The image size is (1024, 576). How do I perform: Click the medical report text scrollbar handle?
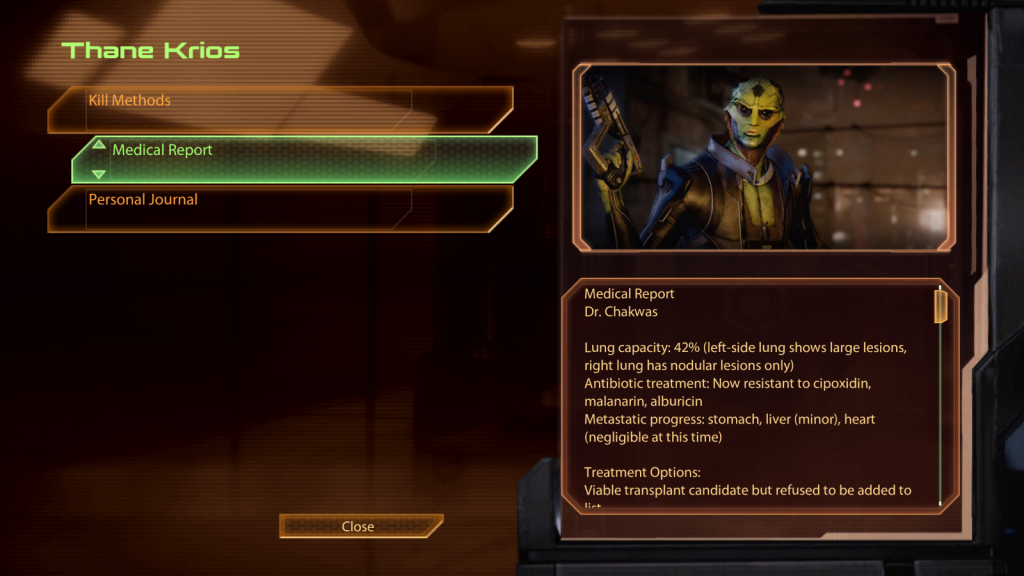point(940,306)
